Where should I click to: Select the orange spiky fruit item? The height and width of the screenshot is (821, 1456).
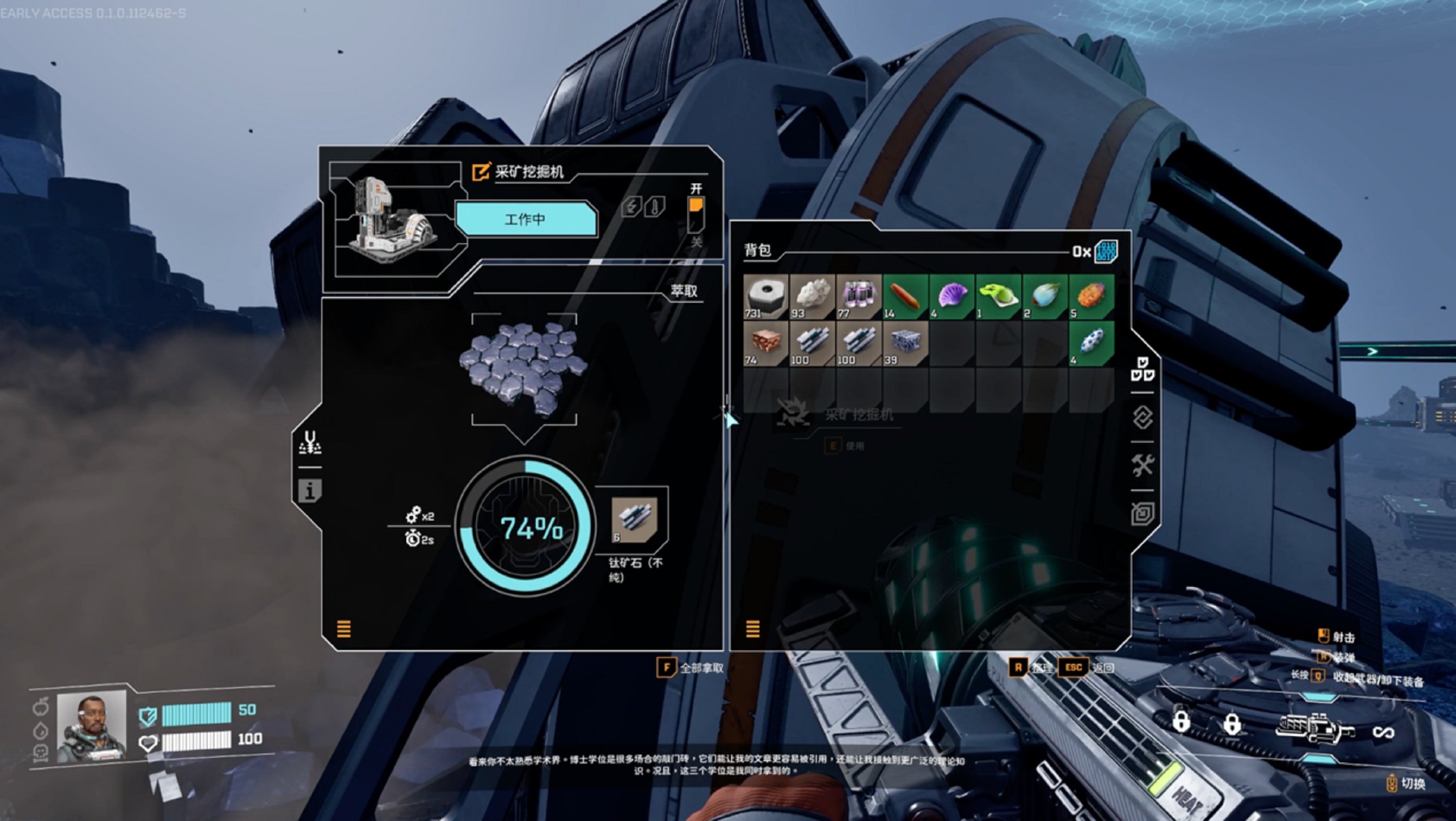pyautogui.click(x=1092, y=296)
